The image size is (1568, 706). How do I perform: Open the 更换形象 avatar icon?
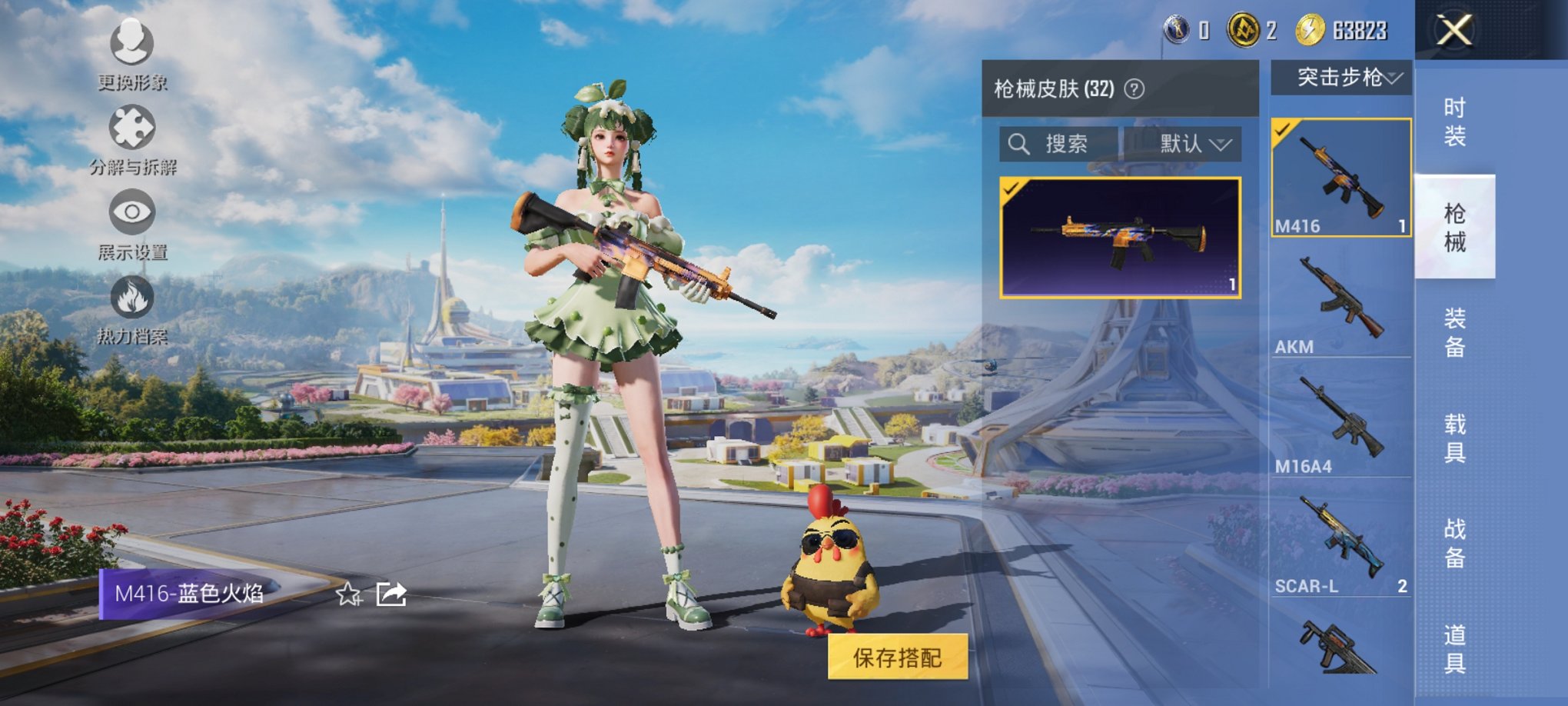tap(131, 45)
